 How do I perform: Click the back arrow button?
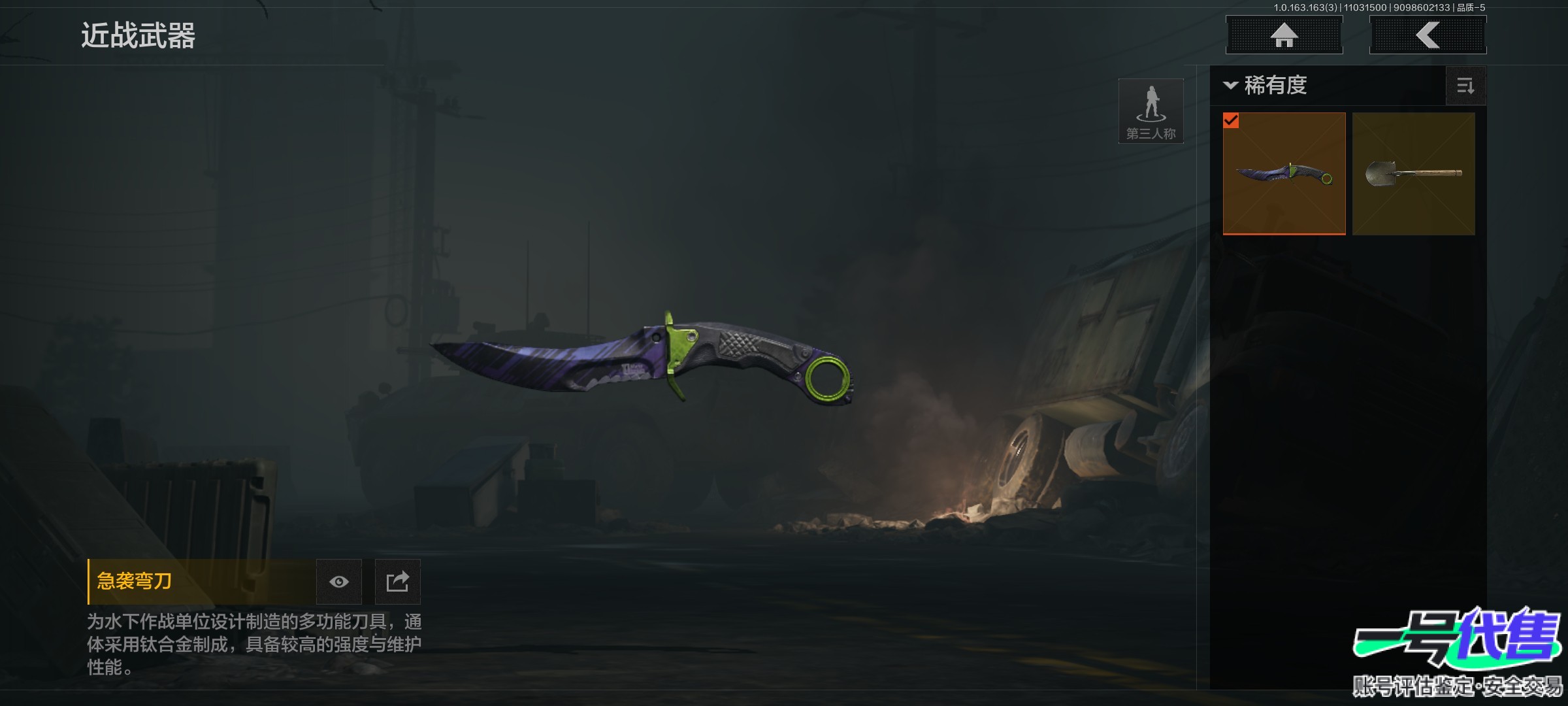[1428, 35]
